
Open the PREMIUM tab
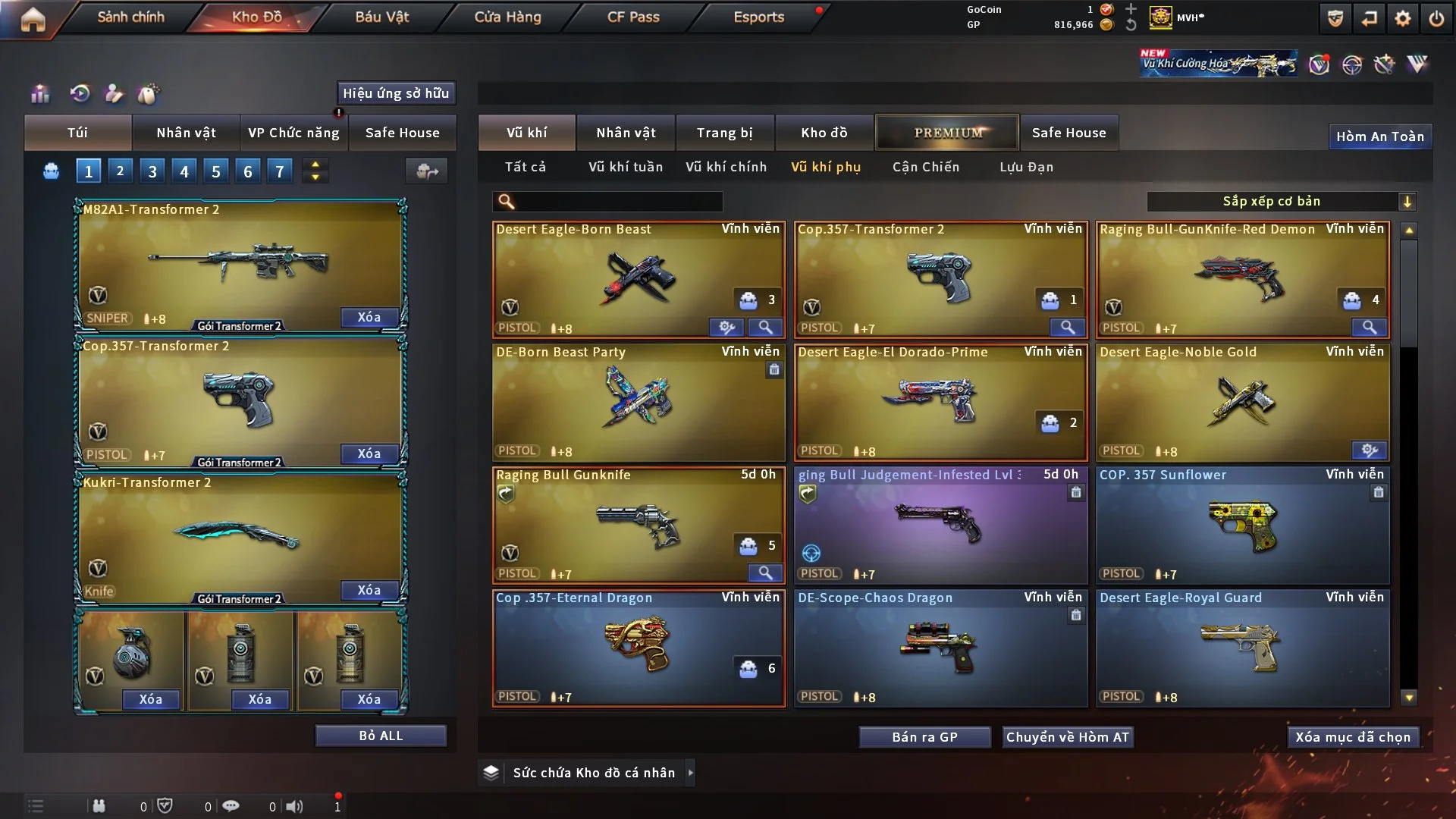tap(947, 133)
